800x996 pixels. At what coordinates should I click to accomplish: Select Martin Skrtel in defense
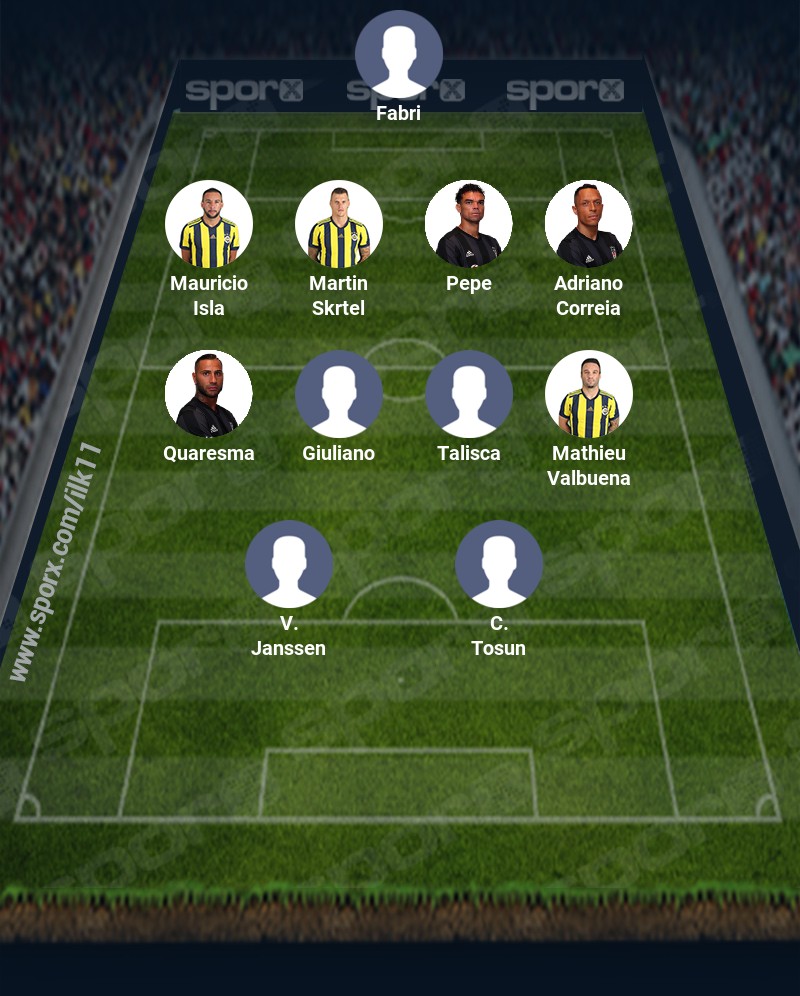click(339, 224)
